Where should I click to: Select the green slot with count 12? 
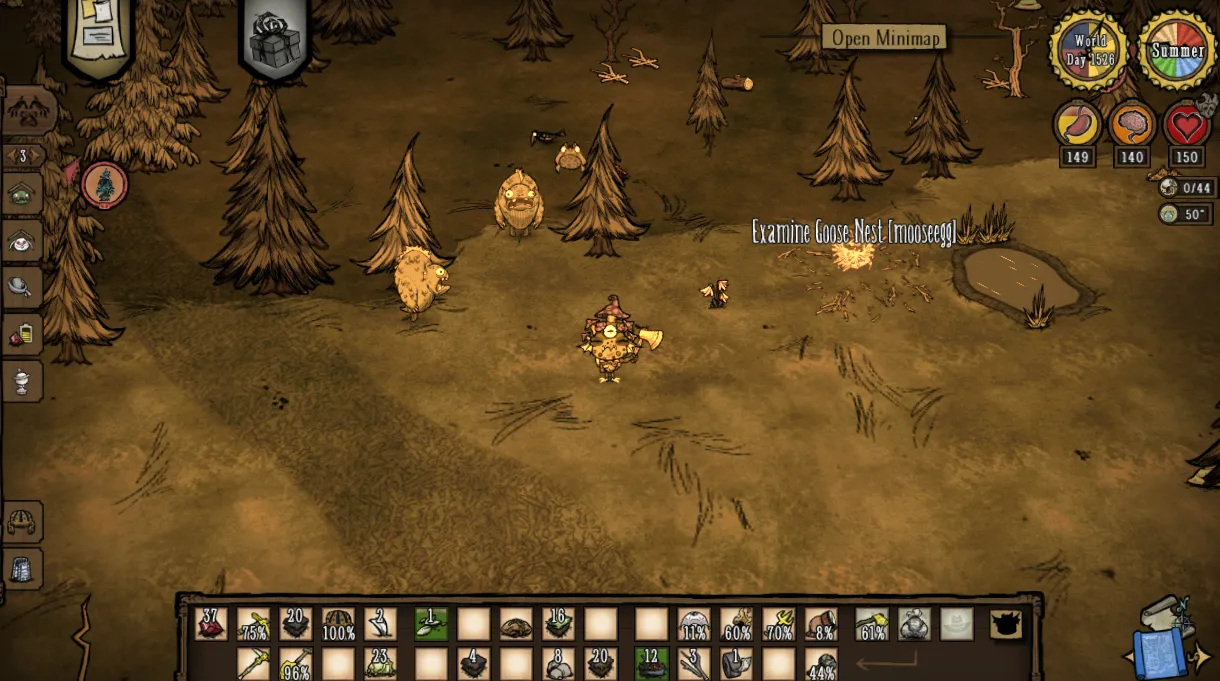[x=652, y=663]
